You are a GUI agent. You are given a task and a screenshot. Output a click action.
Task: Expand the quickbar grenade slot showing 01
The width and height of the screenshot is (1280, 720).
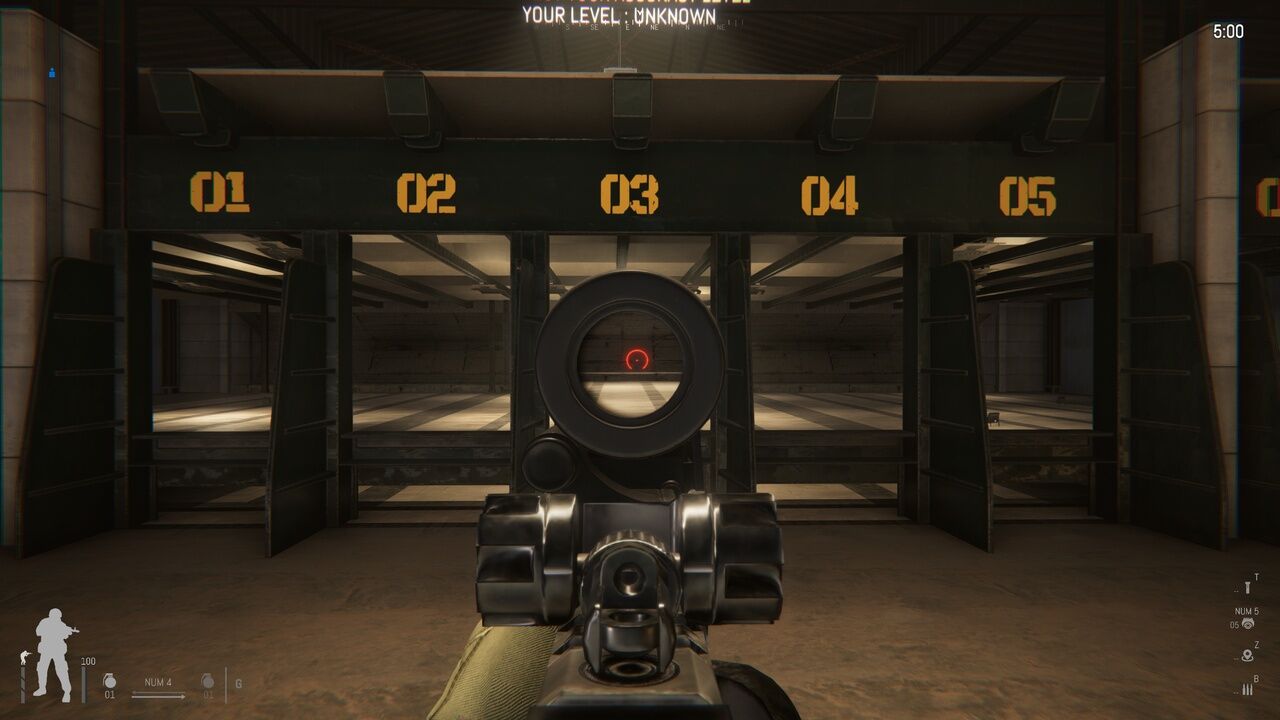tap(110, 694)
